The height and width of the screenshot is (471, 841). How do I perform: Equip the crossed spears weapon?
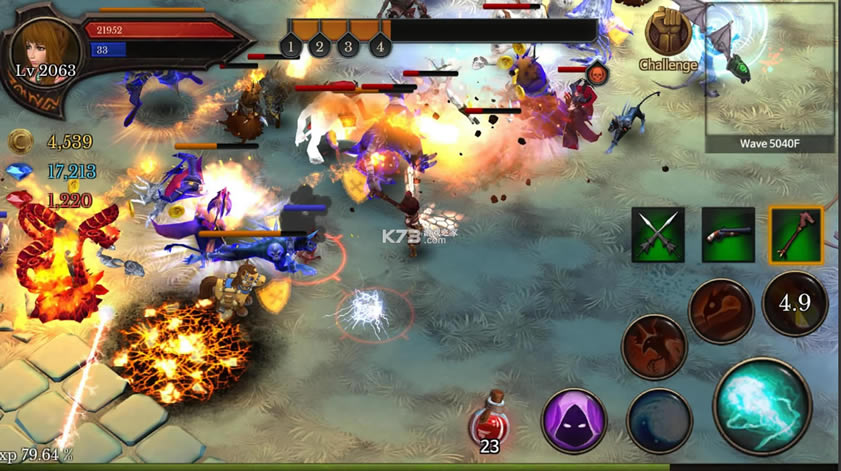point(658,235)
